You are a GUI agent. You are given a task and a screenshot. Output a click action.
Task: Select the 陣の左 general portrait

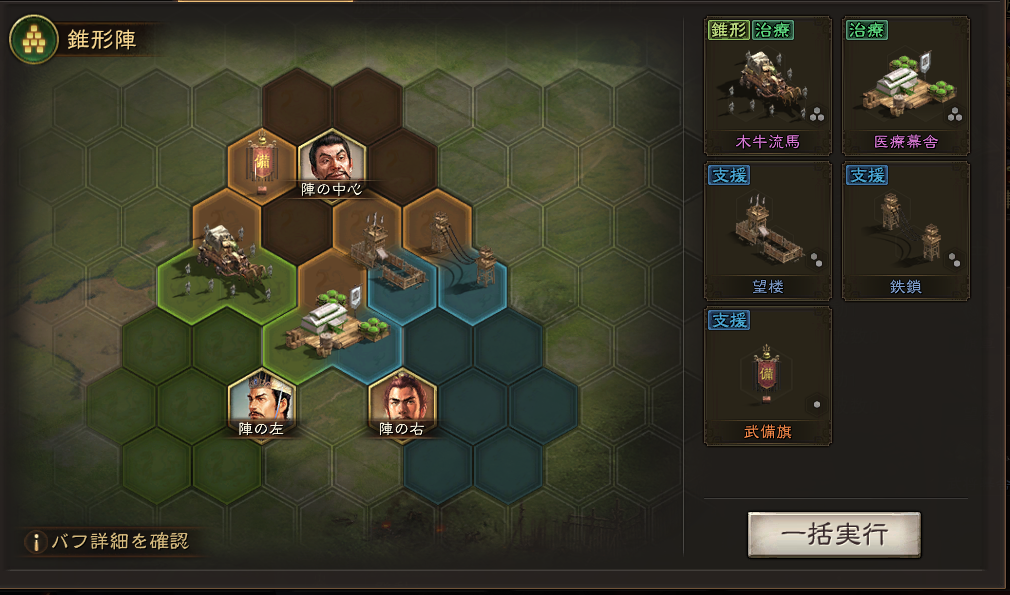262,400
